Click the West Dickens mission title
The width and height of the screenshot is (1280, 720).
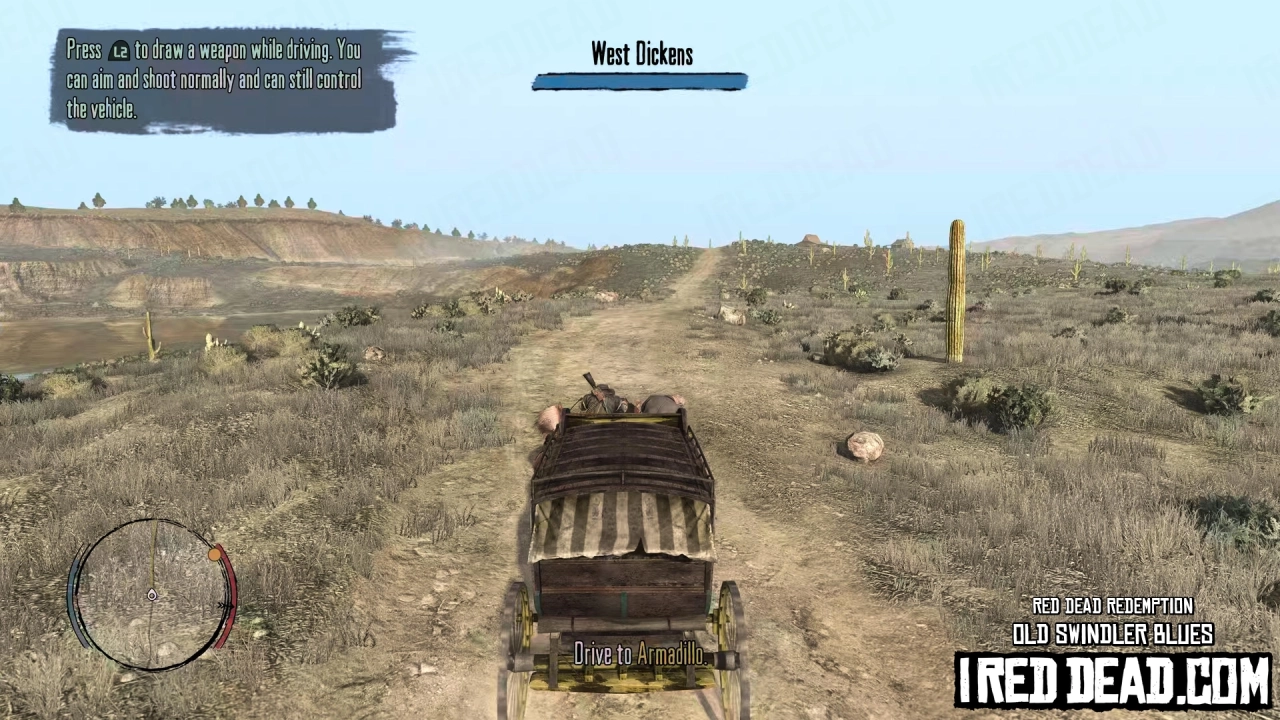pyautogui.click(x=640, y=54)
